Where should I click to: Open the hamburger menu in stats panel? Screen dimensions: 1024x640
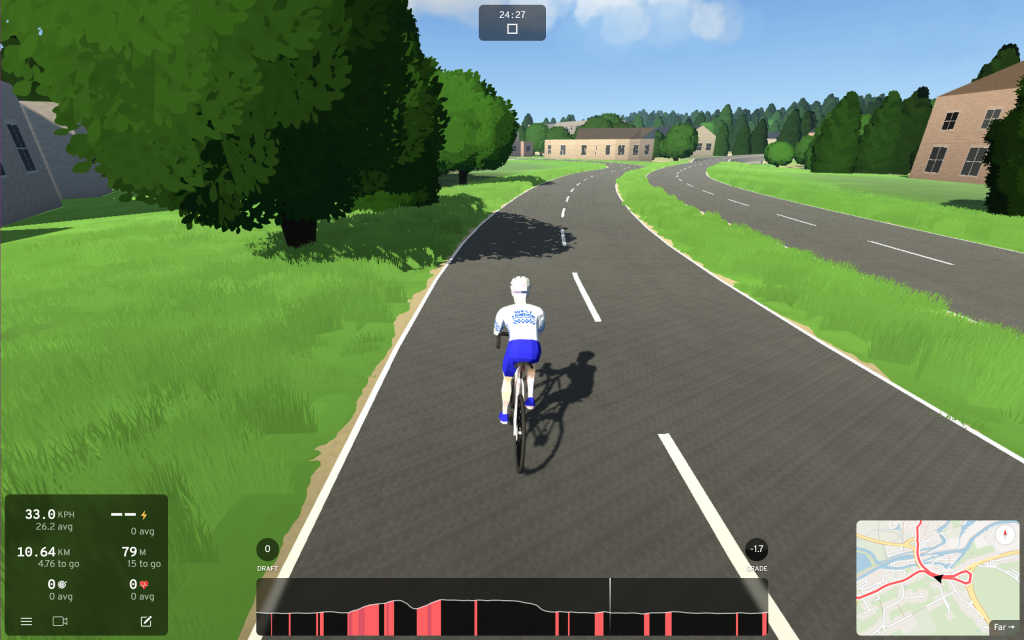point(26,622)
